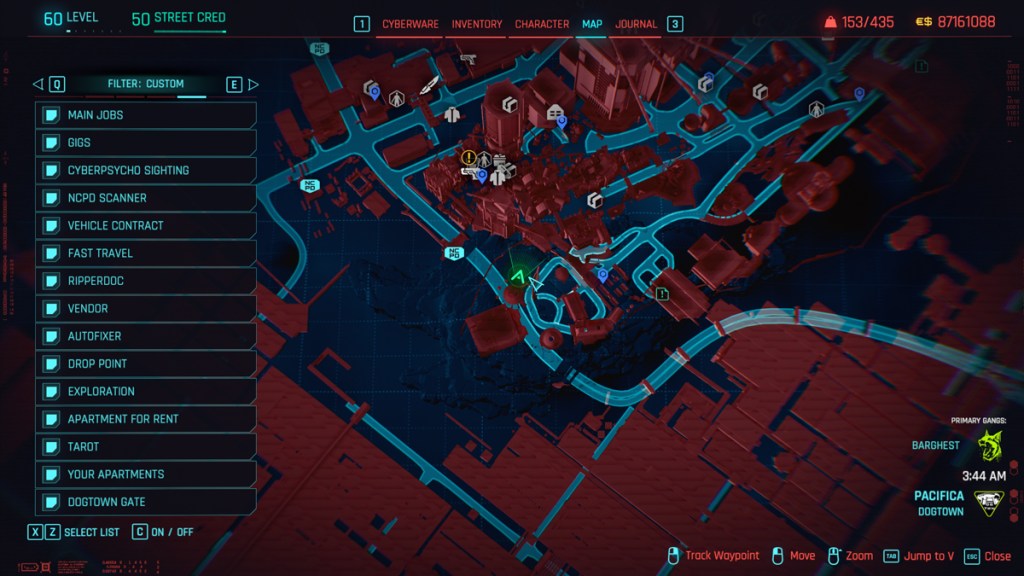The image size is (1024, 576).
Task: Toggle the Drop Point filter
Action: (x=146, y=364)
